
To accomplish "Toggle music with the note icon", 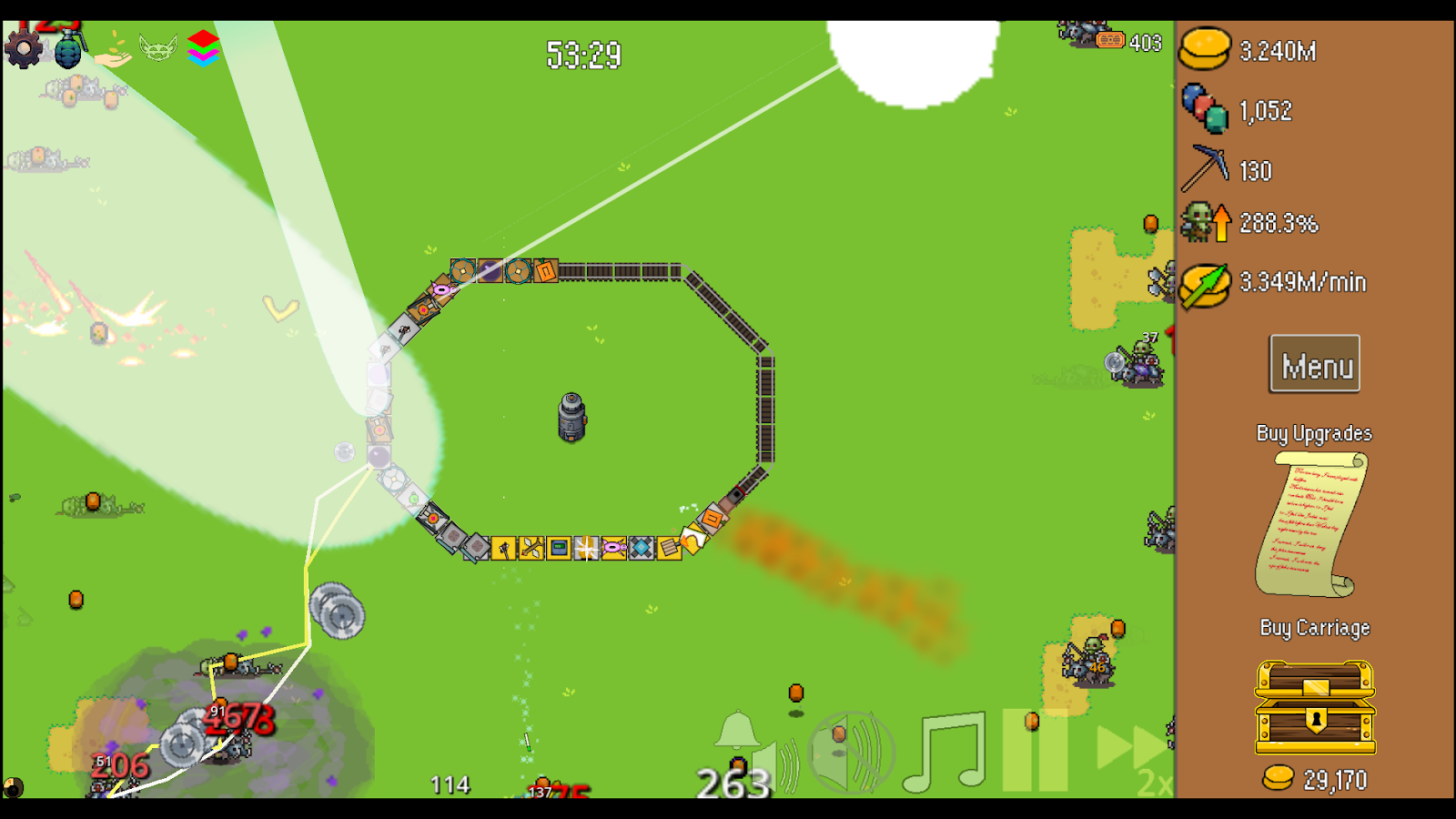I will (946, 752).
